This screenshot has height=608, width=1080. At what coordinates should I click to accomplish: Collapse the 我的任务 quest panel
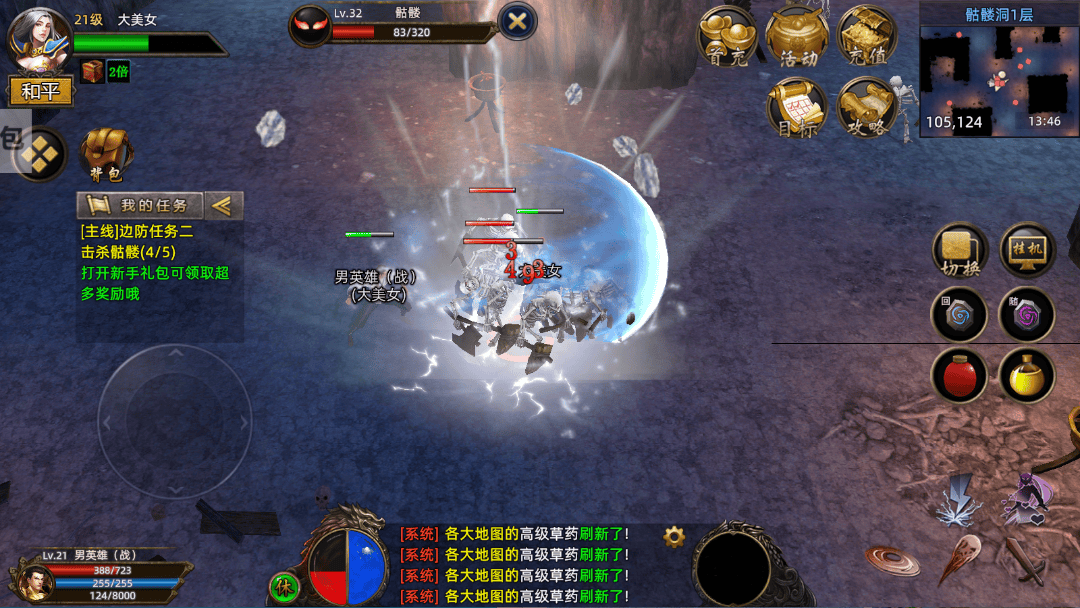pos(224,206)
